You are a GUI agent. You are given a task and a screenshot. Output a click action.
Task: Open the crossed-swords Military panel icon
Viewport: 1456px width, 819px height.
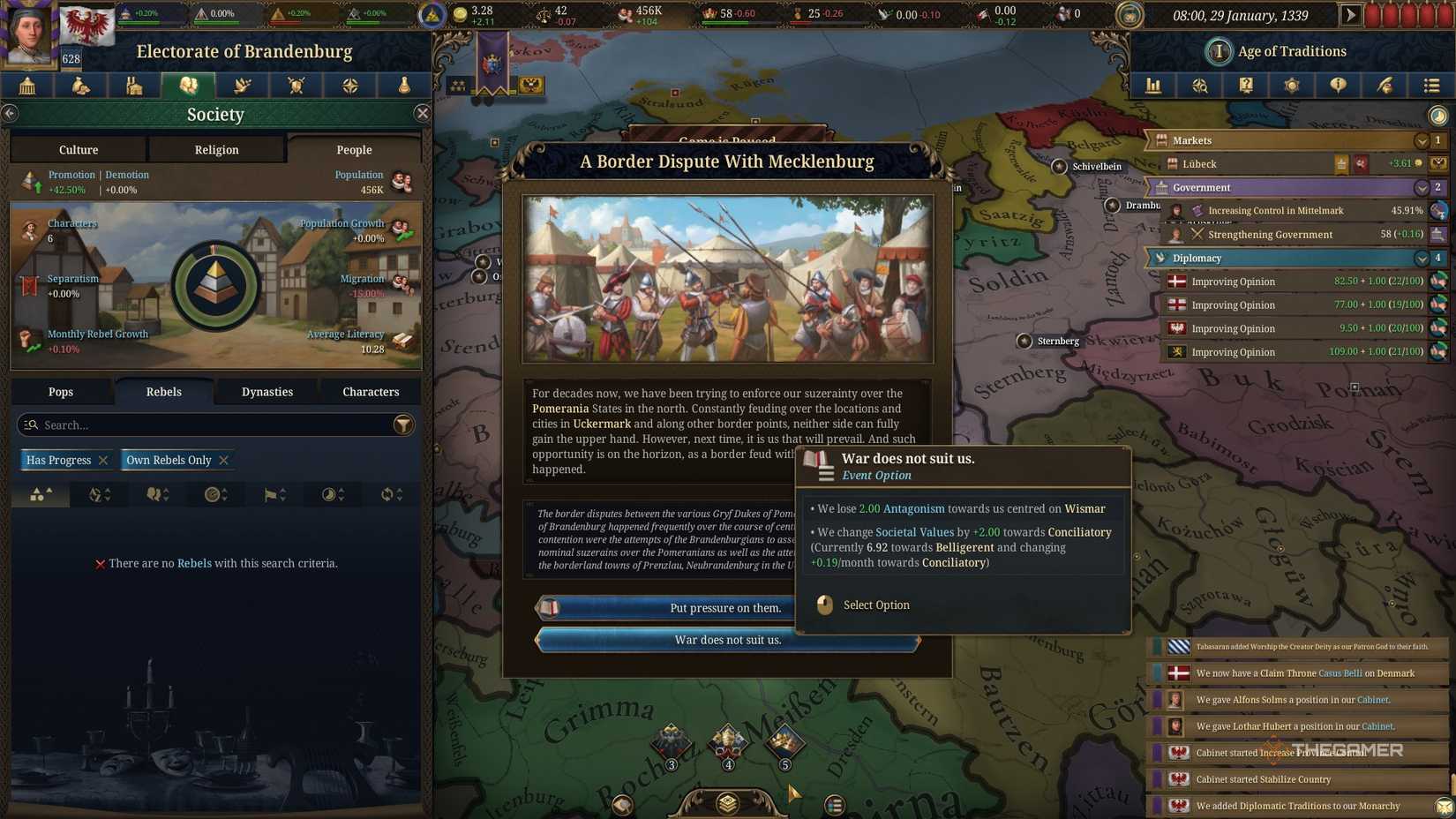pos(296,86)
